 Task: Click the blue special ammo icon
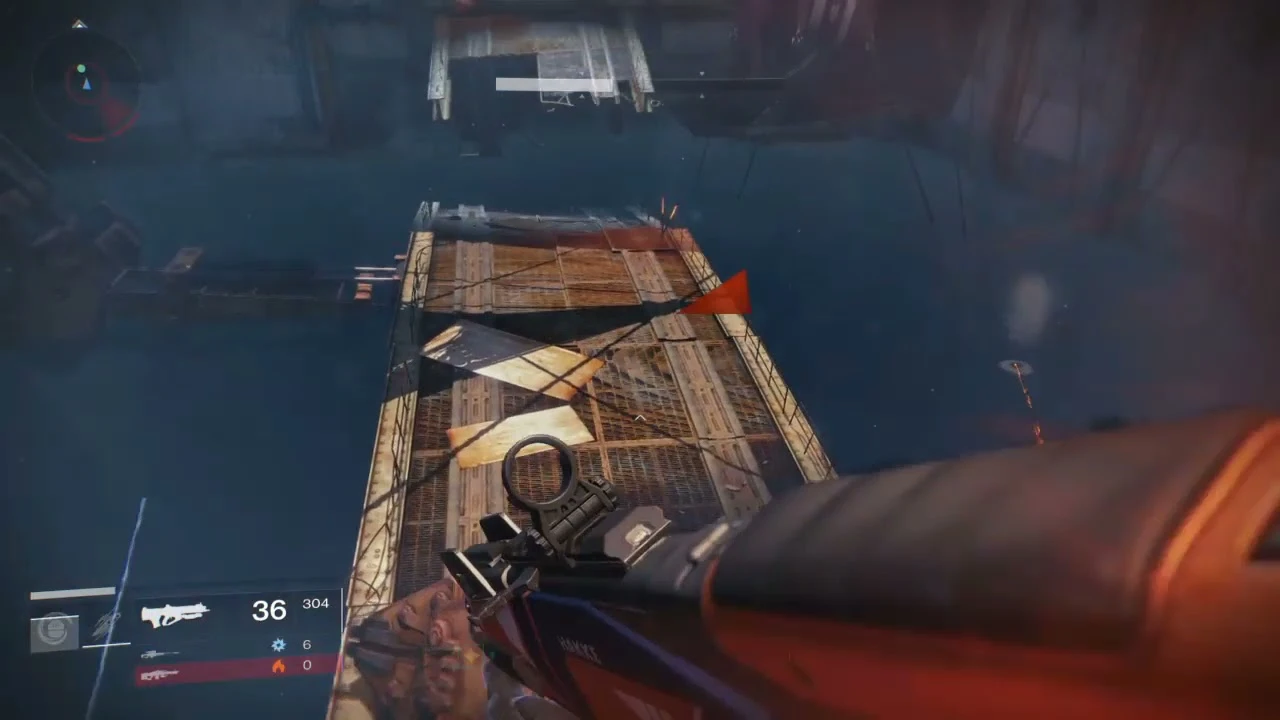click(277, 644)
